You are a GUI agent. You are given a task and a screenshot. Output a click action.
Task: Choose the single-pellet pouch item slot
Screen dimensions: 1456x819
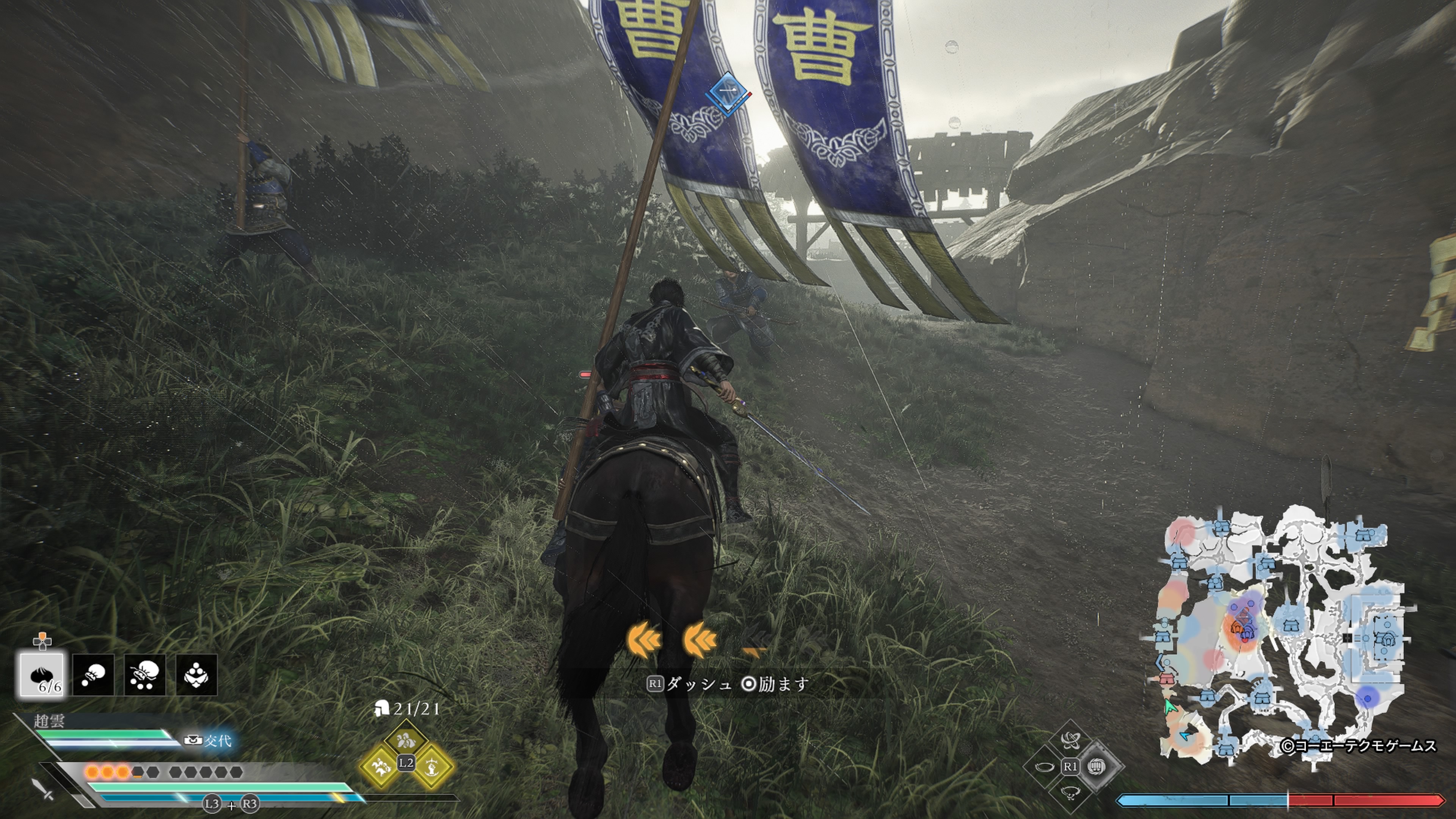click(x=93, y=674)
